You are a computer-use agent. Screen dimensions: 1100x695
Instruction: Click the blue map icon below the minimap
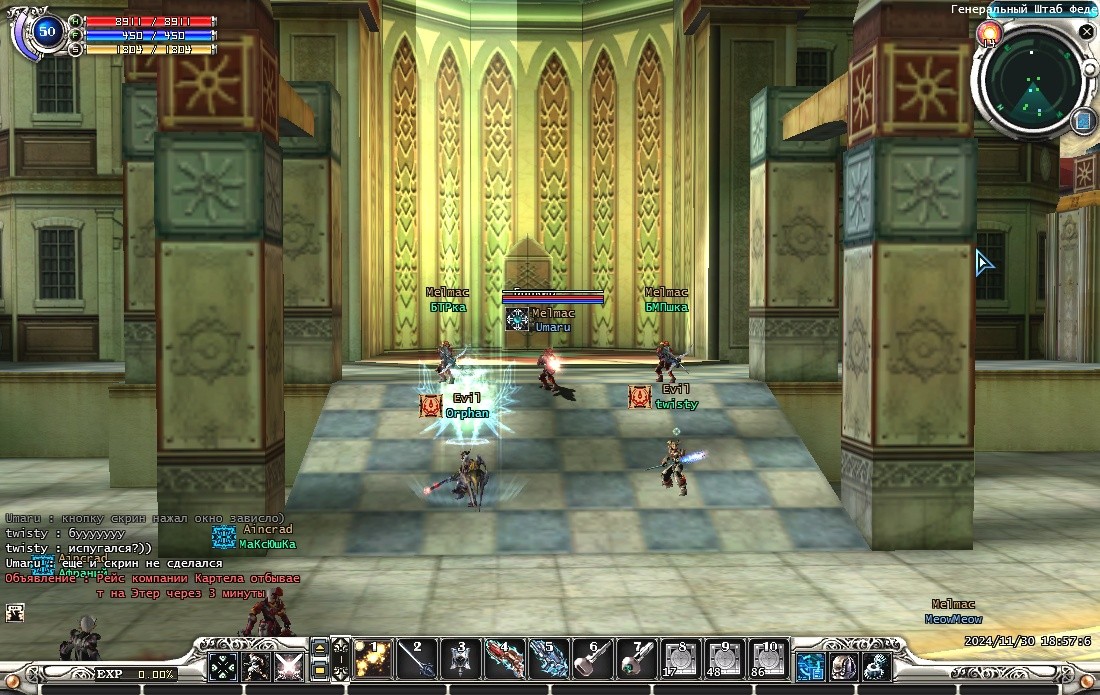click(1083, 121)
